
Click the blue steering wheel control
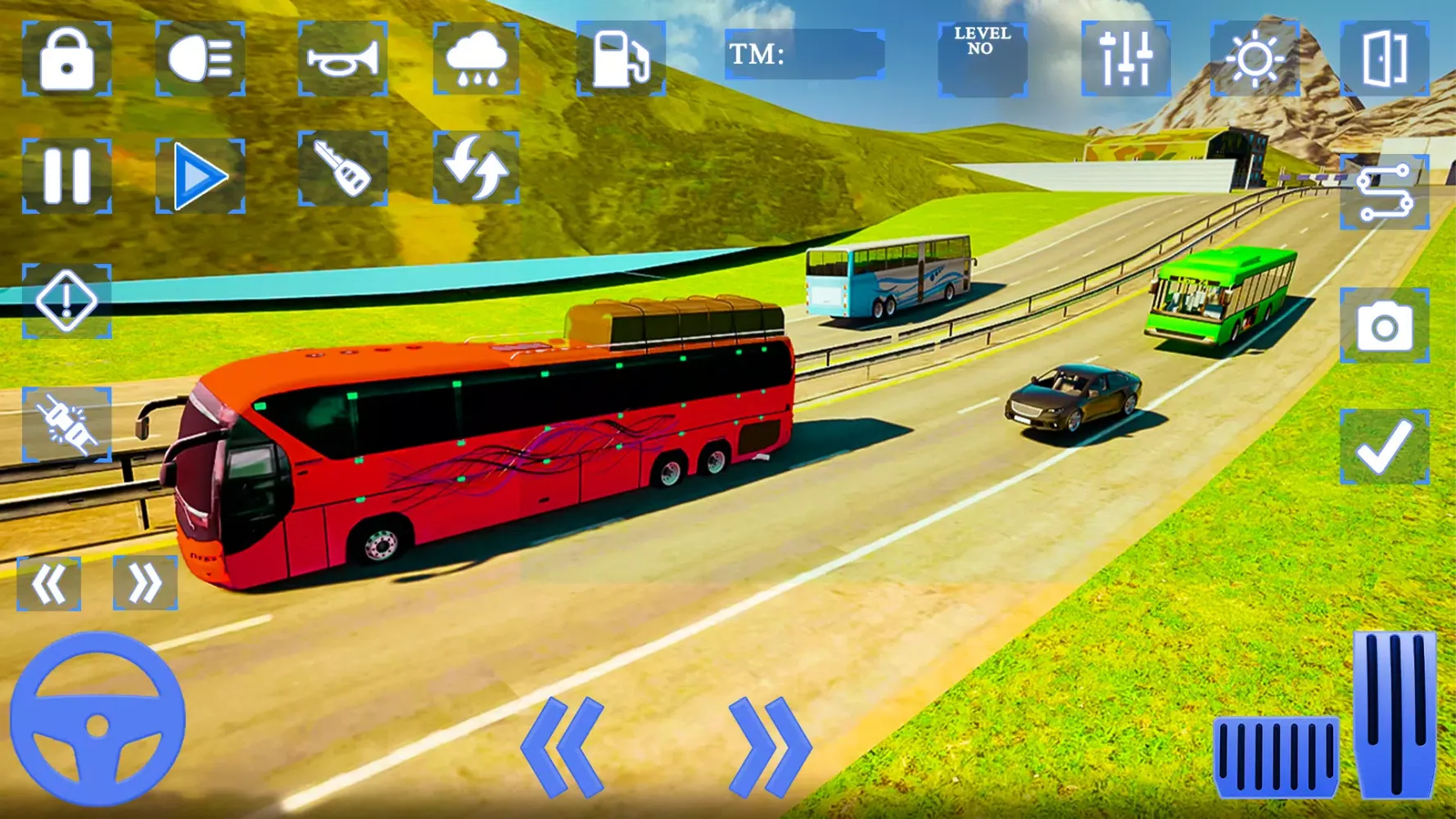pyautogui.click(x=97, y=719)
